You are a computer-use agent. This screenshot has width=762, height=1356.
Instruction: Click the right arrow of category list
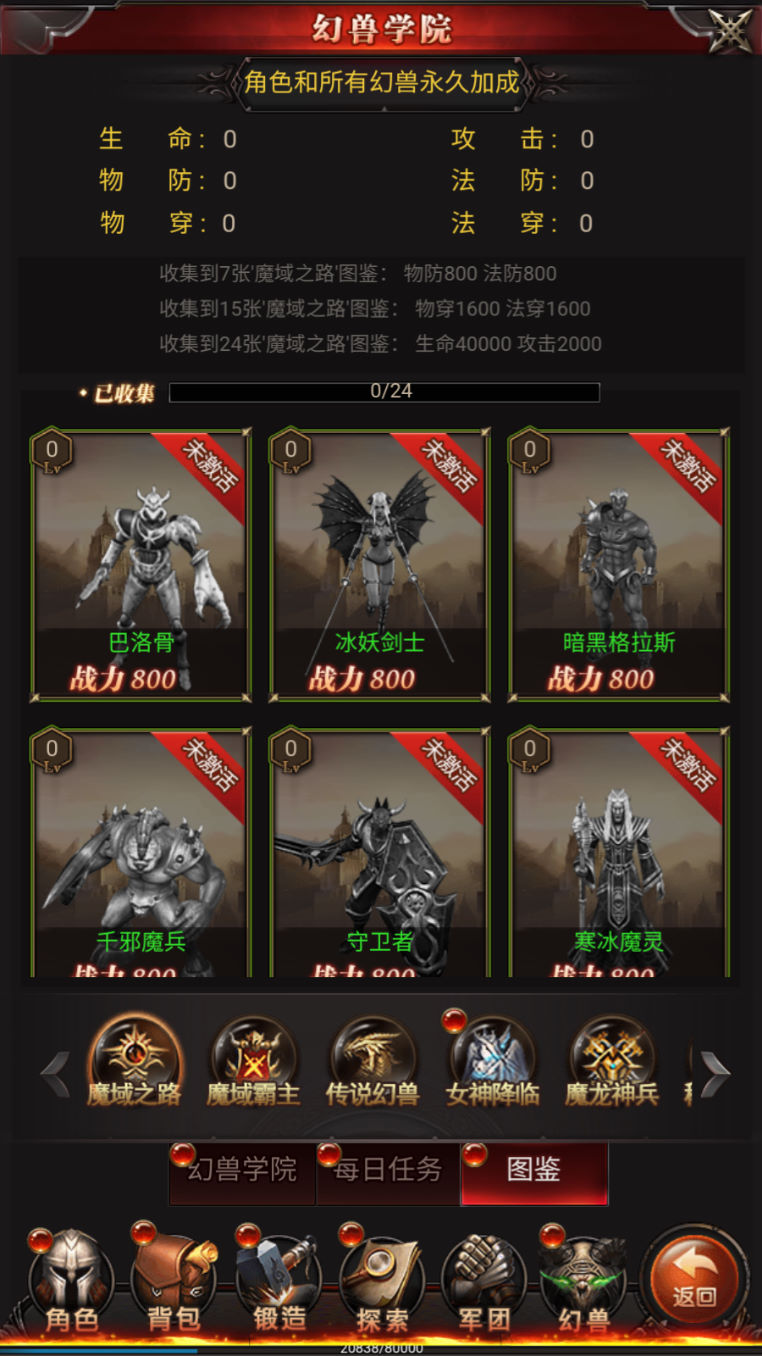pyautogui.click(x=714, y=1074)
